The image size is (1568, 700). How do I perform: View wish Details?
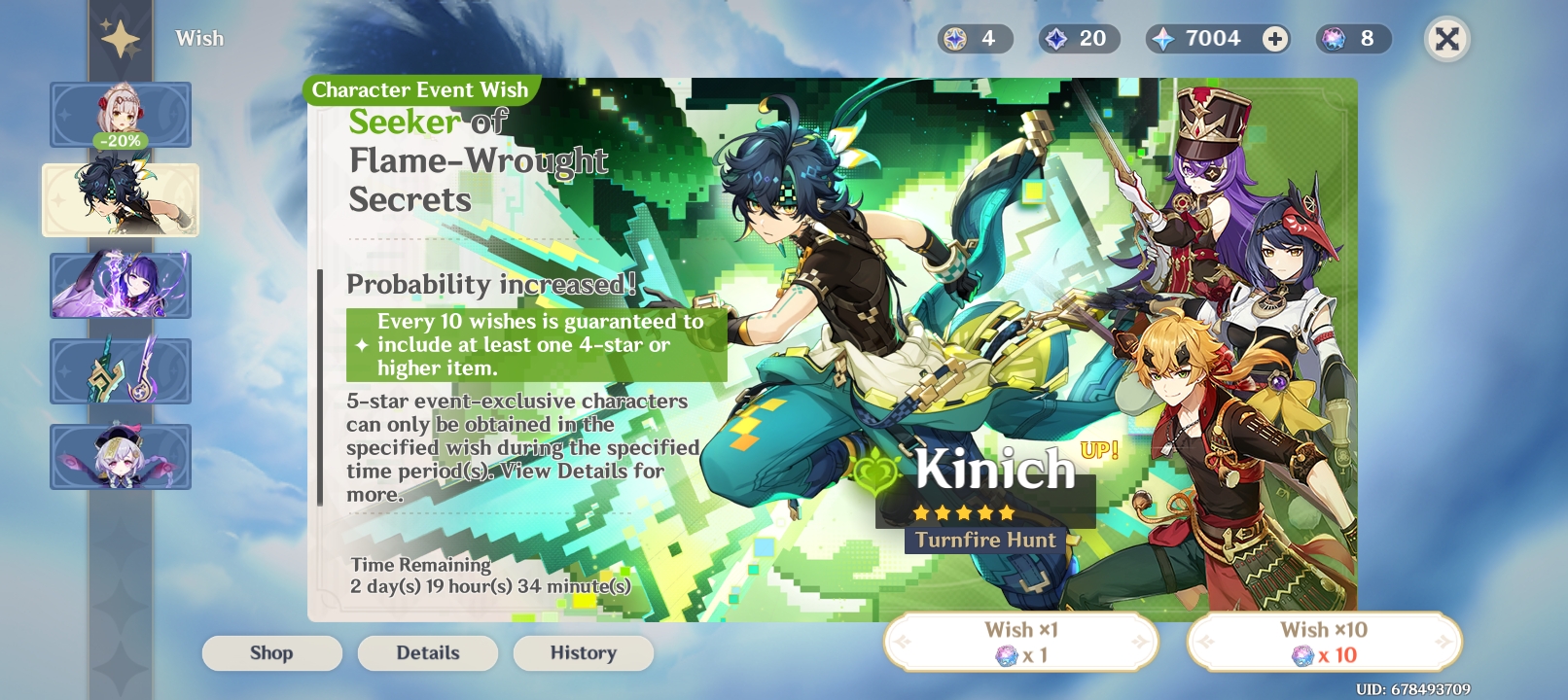(427, 652)
